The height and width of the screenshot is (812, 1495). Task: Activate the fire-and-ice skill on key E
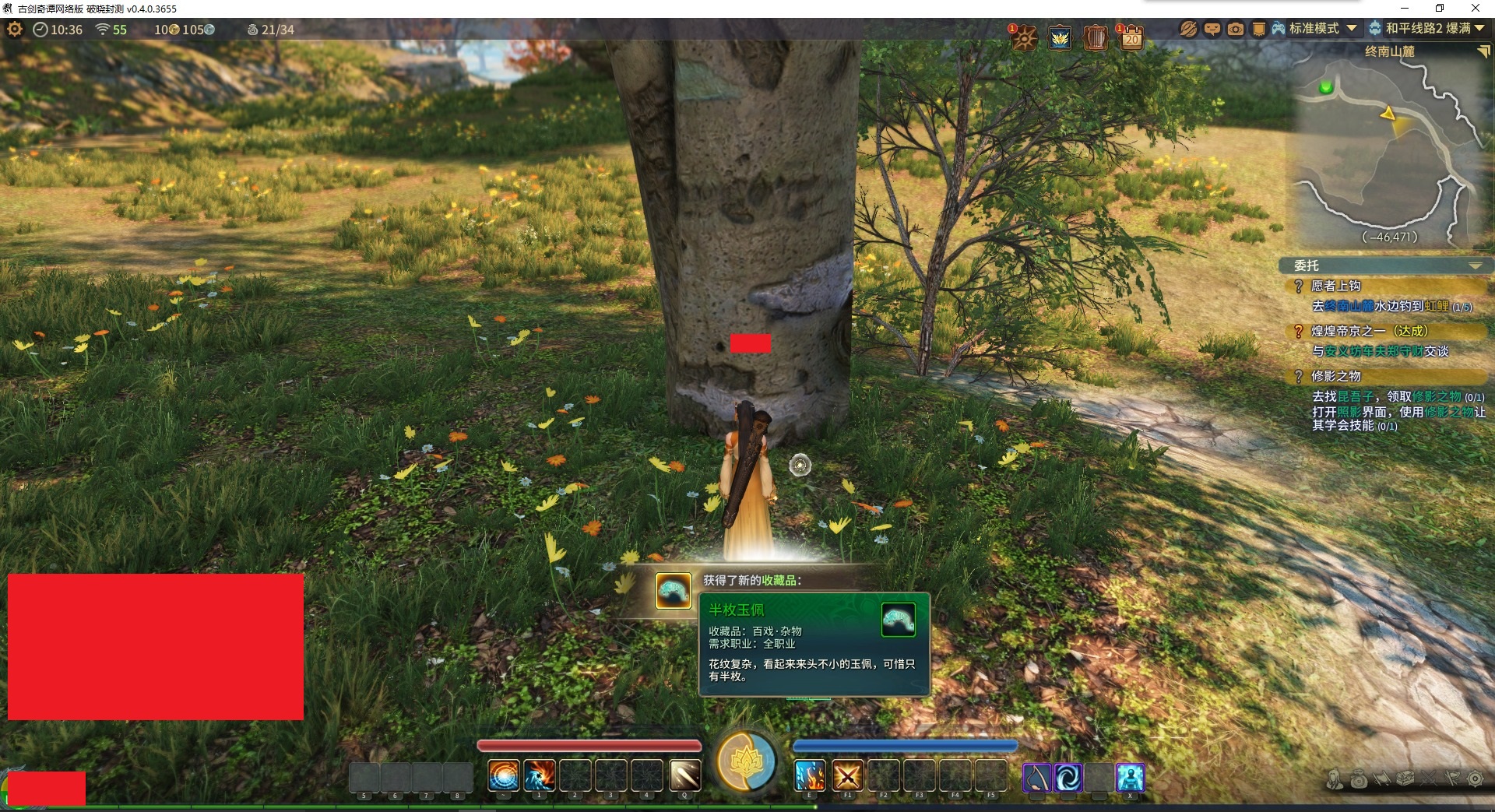(810, 776)
